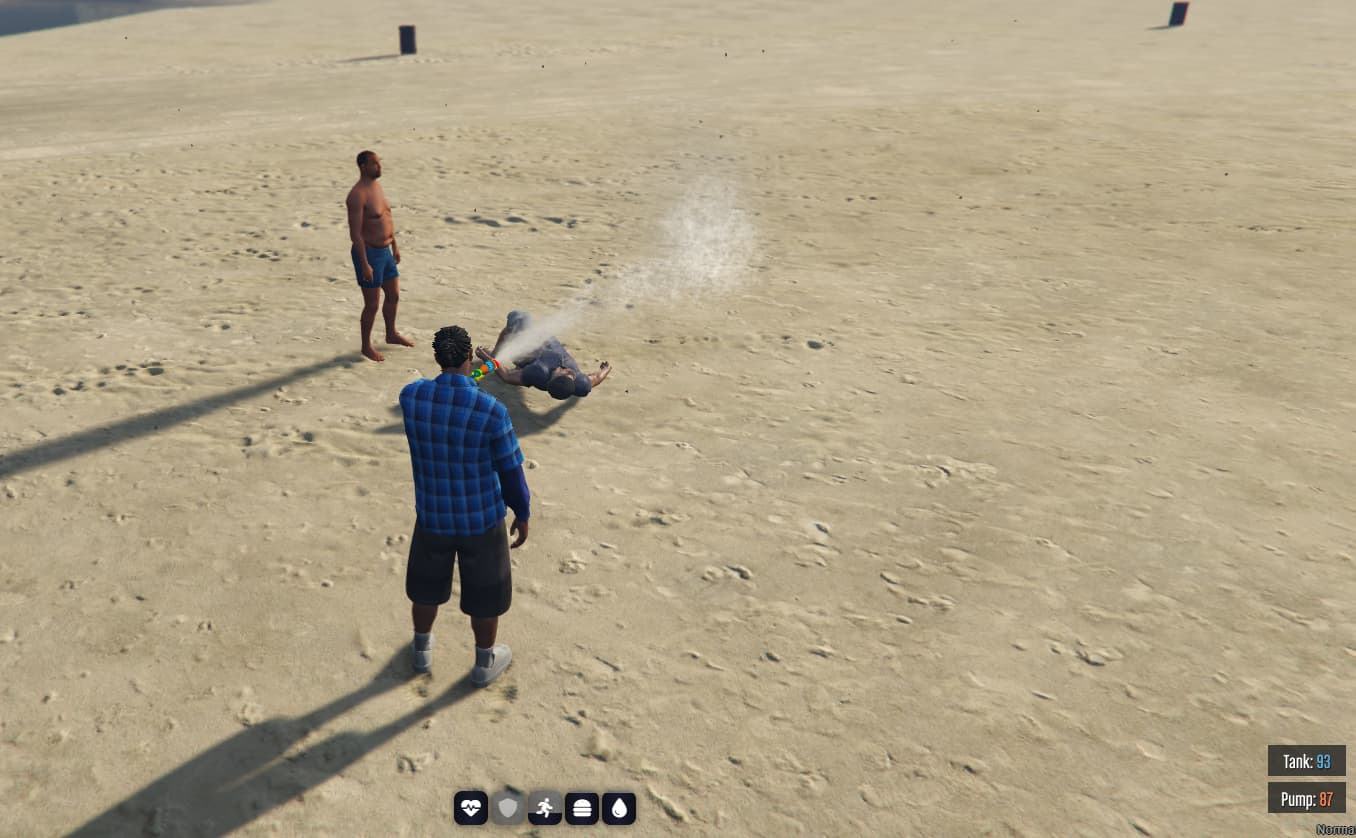
Task: Toggle the half-filled stamina indicator
Action: pos(544,807)
